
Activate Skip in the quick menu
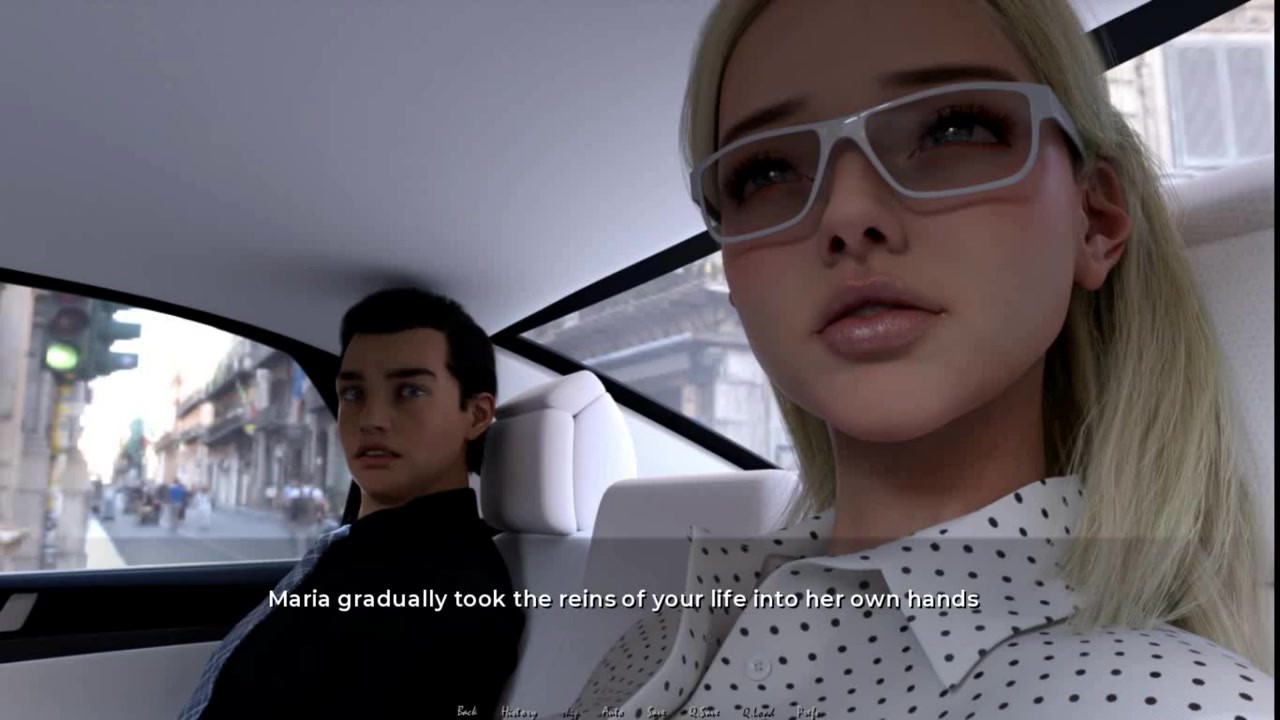pos(571,712)
